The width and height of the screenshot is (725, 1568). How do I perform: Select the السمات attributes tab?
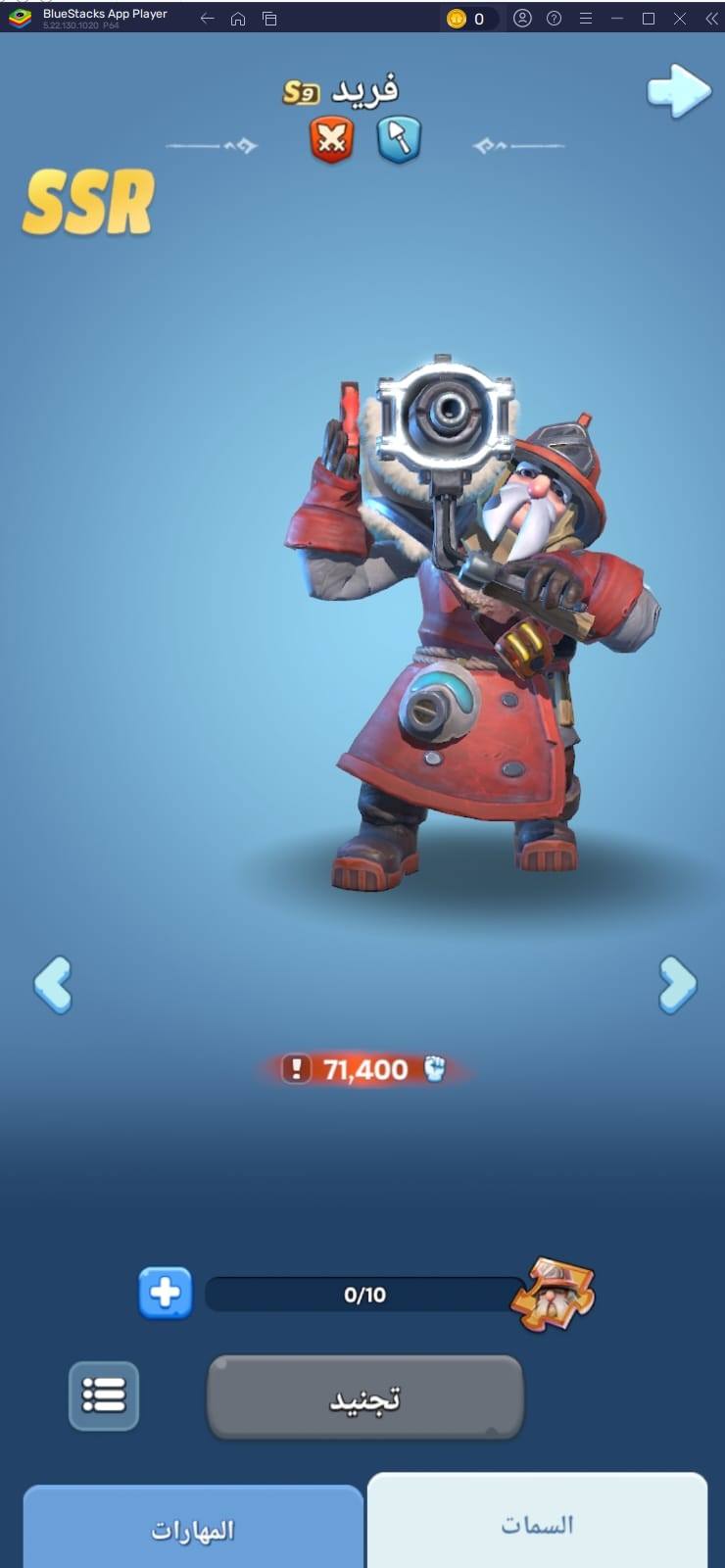[537, 1524]
